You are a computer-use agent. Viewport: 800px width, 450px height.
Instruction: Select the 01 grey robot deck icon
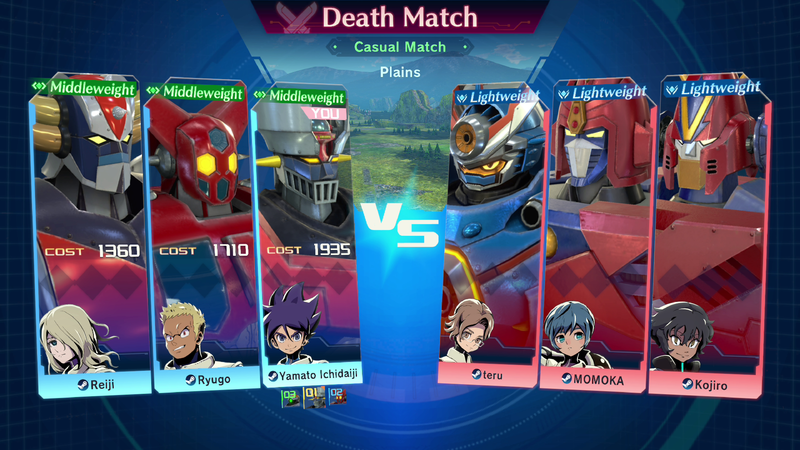tap(313, 399)
